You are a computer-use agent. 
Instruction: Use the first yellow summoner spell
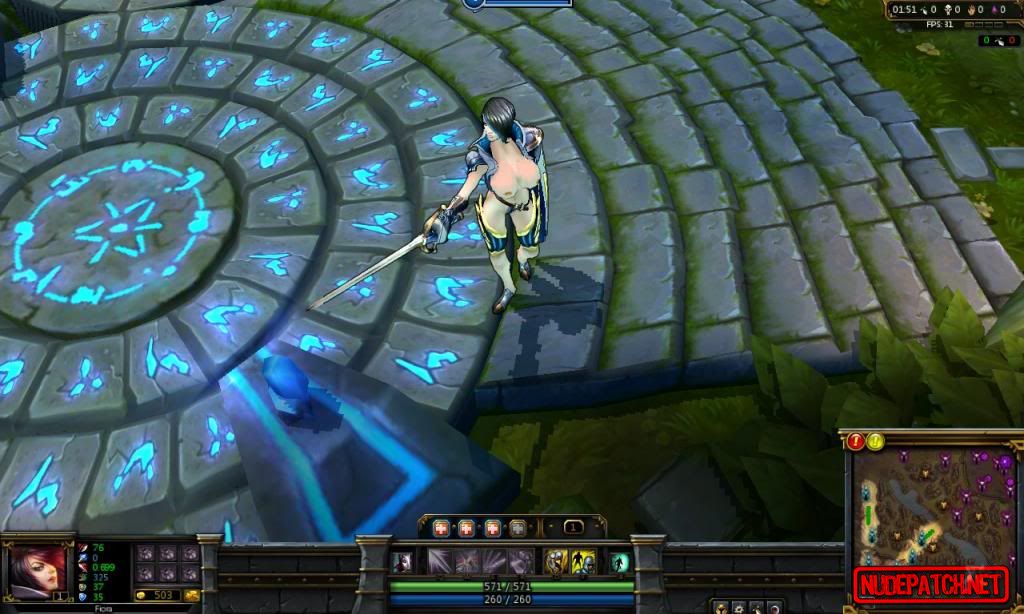coord(555,562)
